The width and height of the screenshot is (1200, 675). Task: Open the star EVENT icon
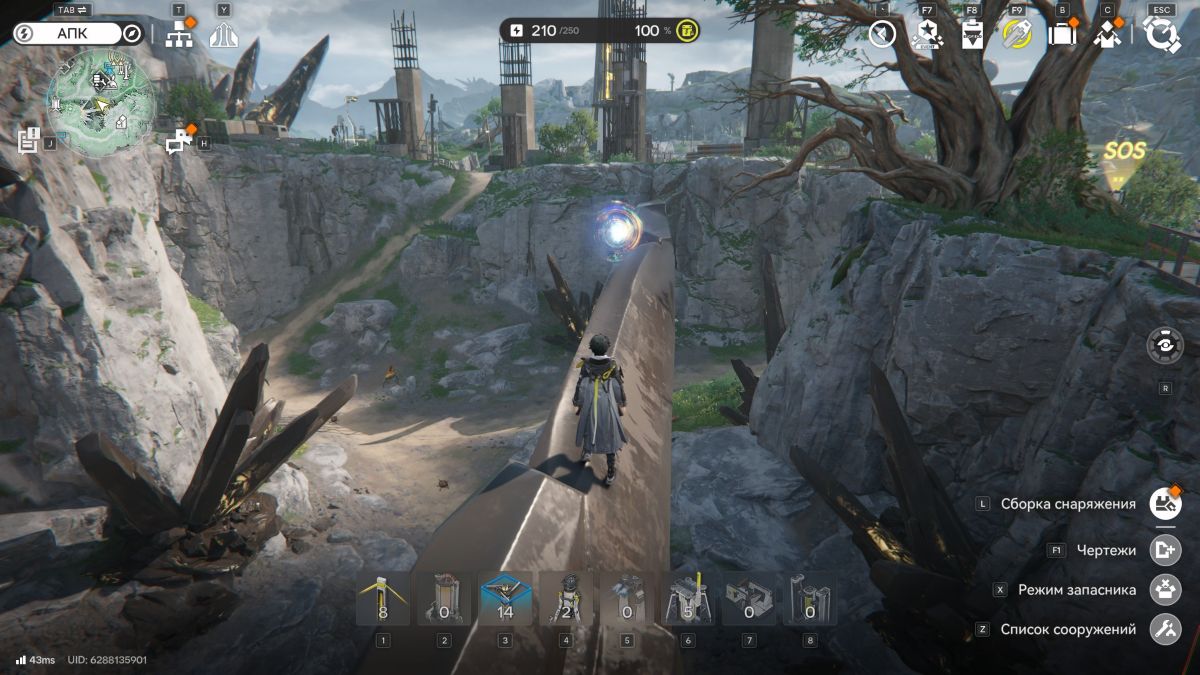point(926,35)
